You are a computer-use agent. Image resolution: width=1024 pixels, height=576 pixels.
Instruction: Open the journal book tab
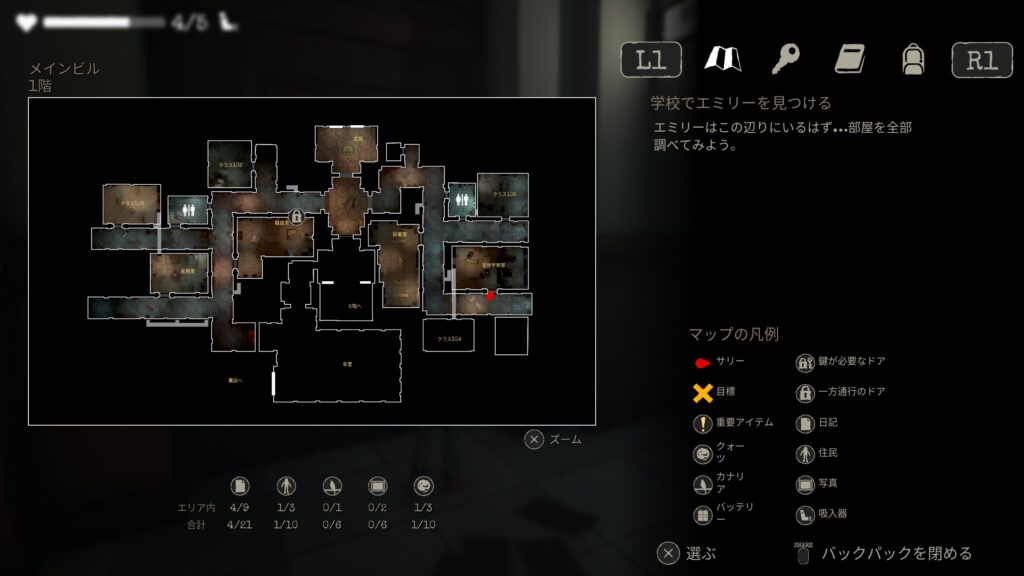[x=849, y=59]
